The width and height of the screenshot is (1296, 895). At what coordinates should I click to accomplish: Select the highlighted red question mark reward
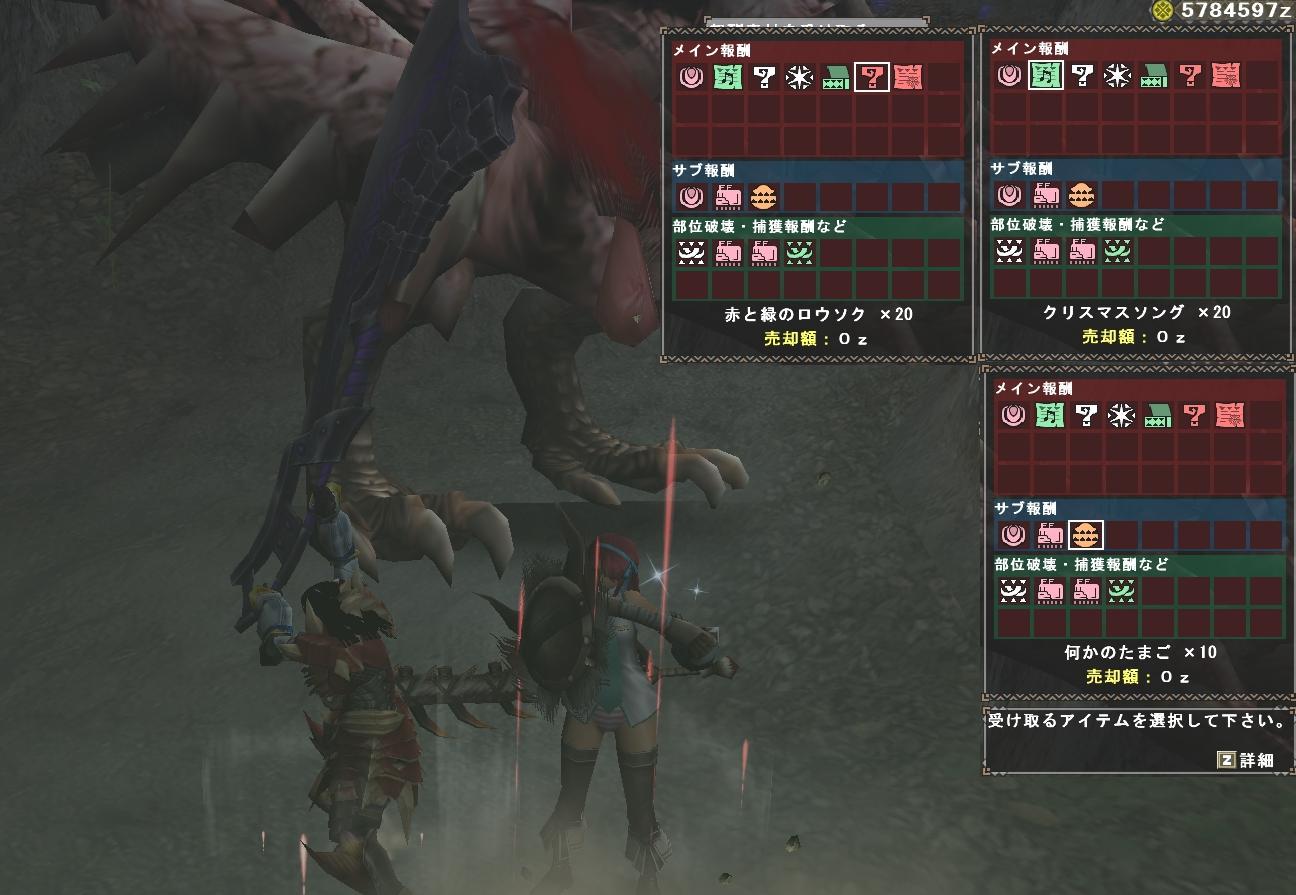tap(872, 77)
